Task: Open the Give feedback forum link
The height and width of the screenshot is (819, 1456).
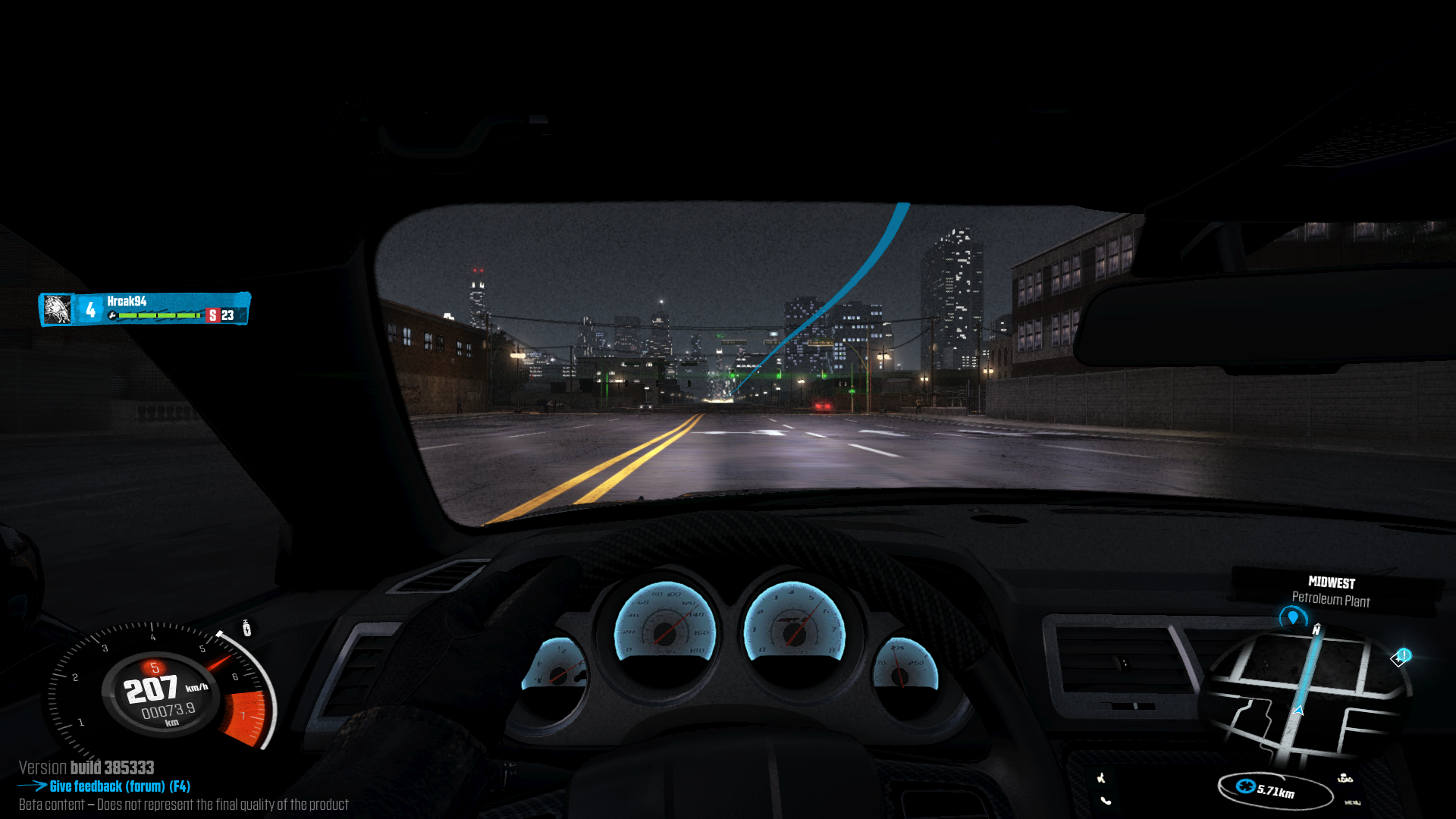Action: click(x=119, y=786)
